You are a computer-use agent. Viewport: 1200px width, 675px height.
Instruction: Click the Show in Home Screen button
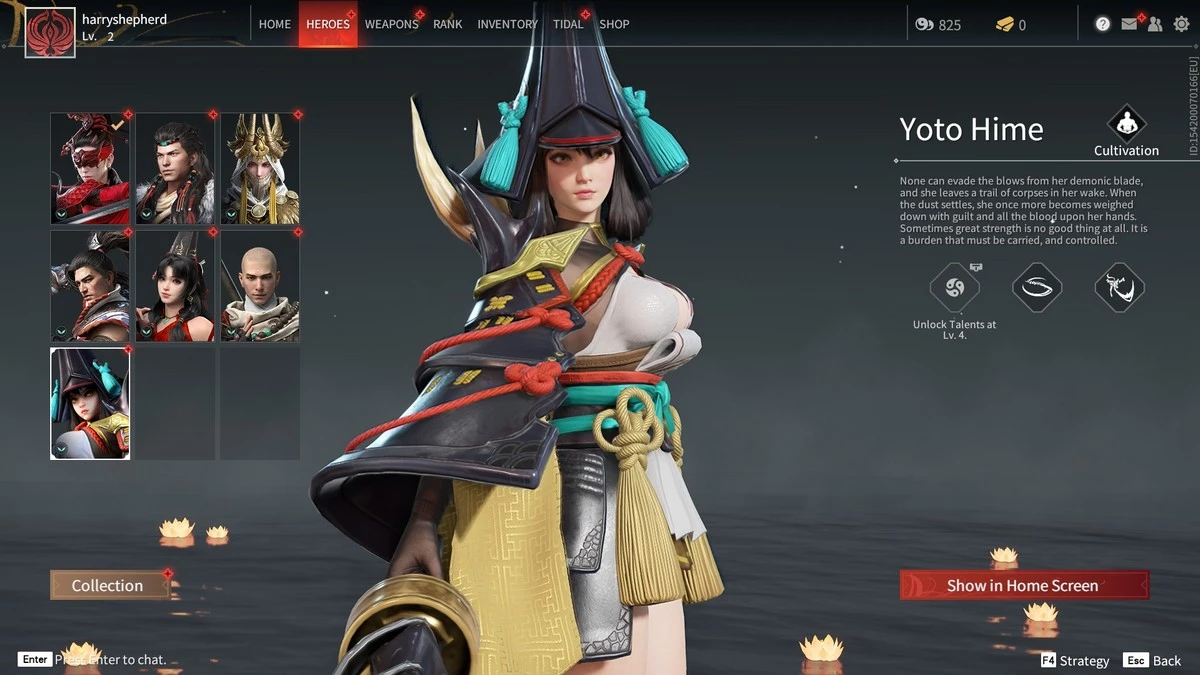tap(1024, 585)
